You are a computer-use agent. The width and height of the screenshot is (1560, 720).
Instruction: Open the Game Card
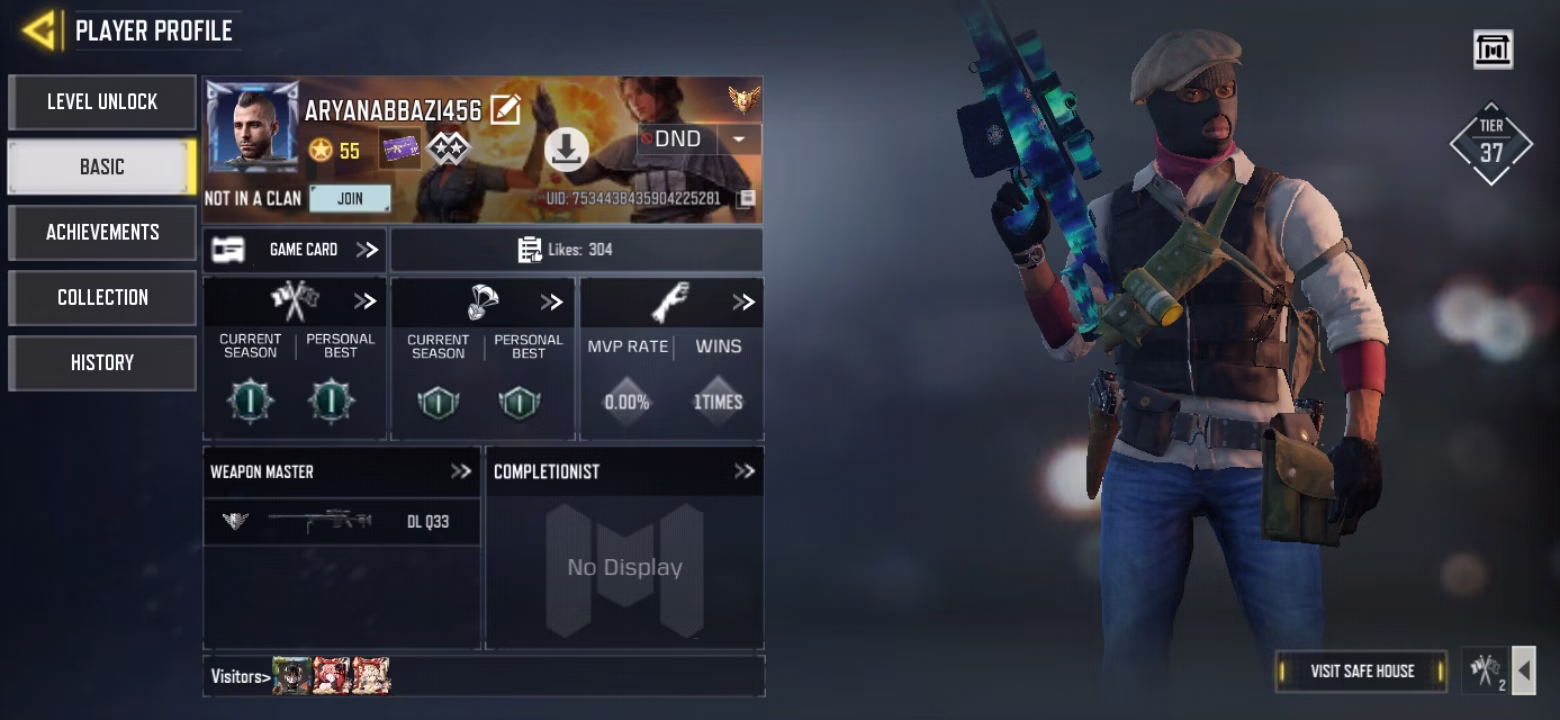295,250
